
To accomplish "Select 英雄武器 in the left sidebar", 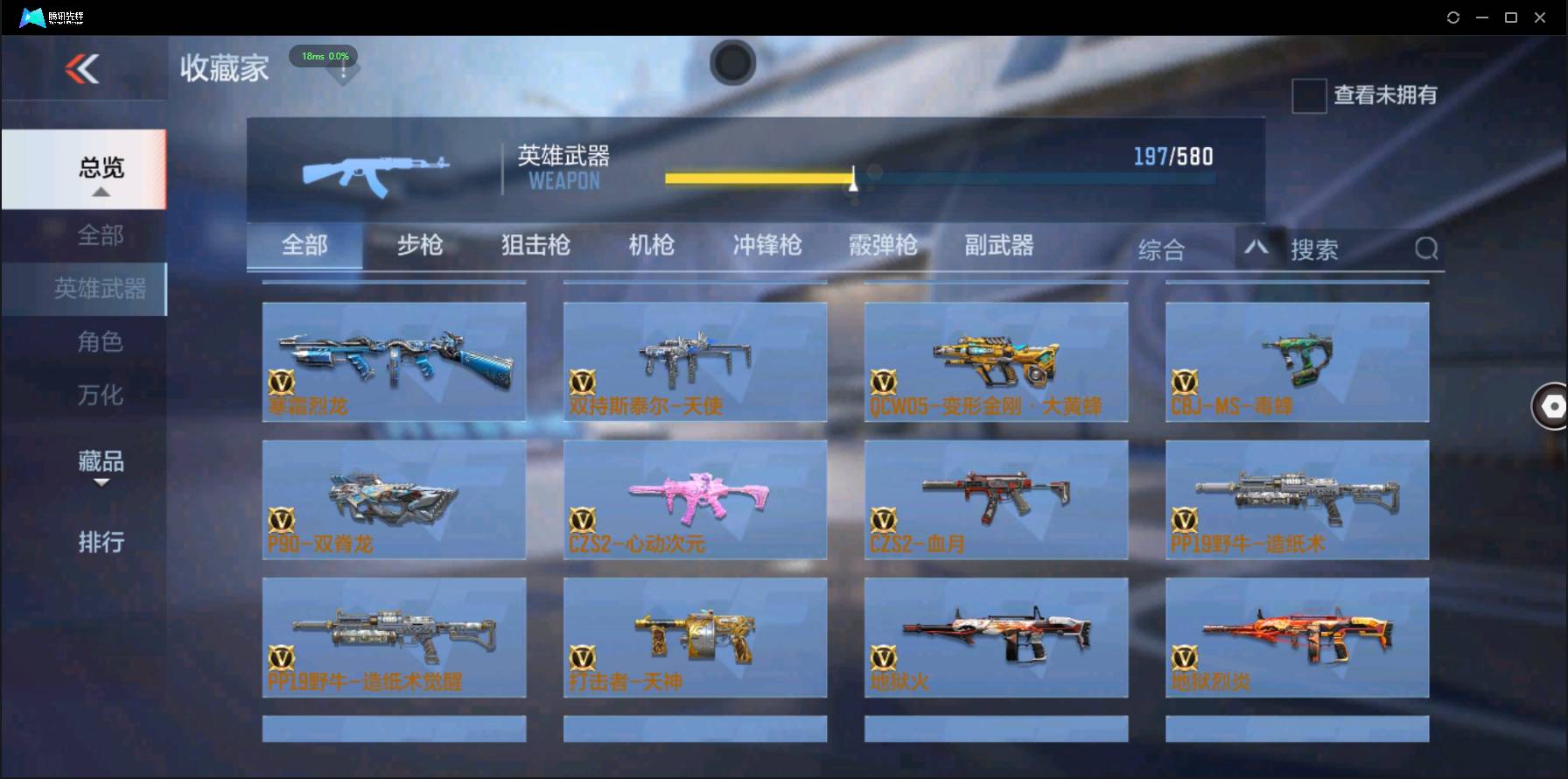I will (x=99, y=289).
